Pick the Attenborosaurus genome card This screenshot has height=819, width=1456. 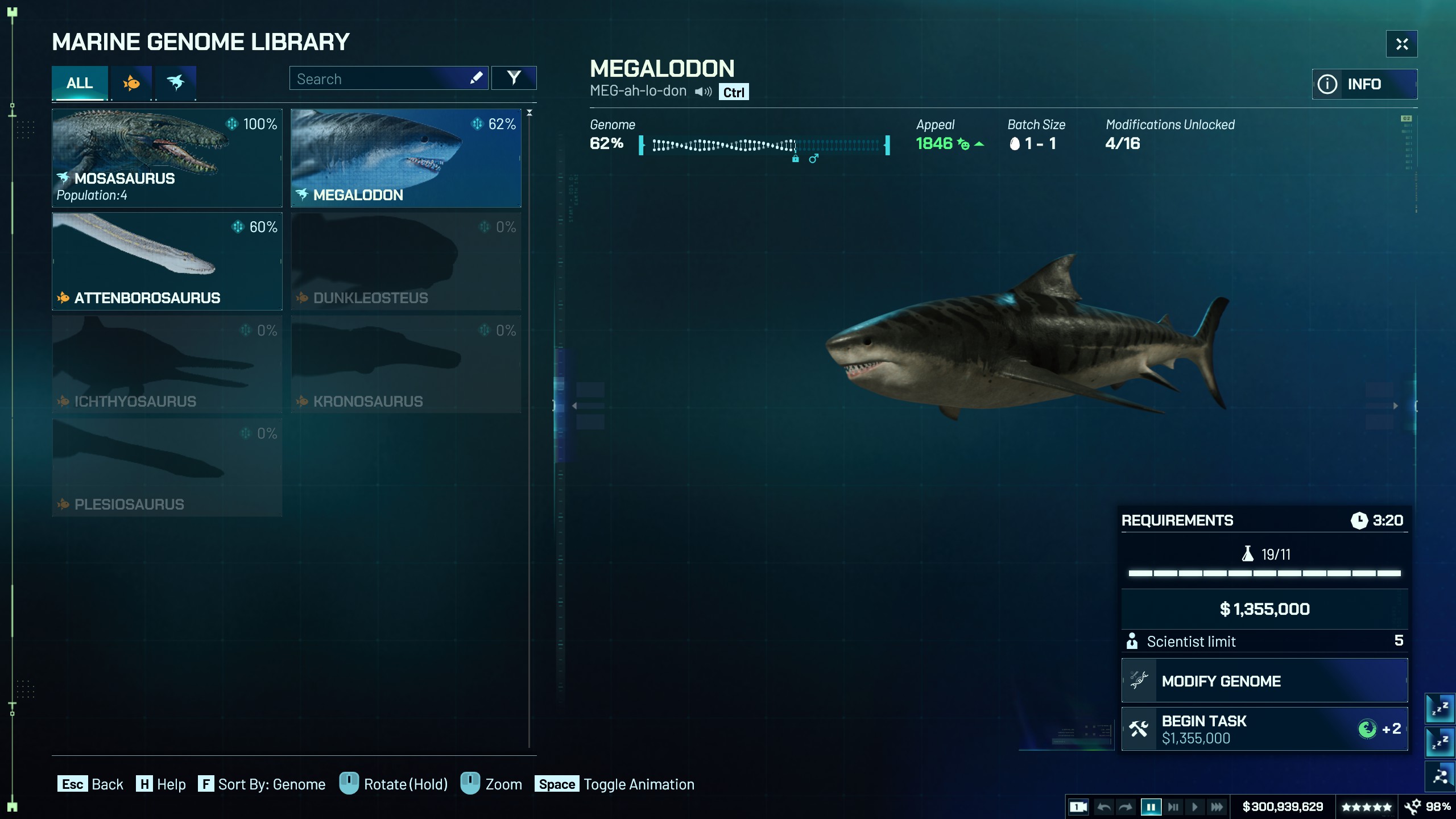coord(167,261)
